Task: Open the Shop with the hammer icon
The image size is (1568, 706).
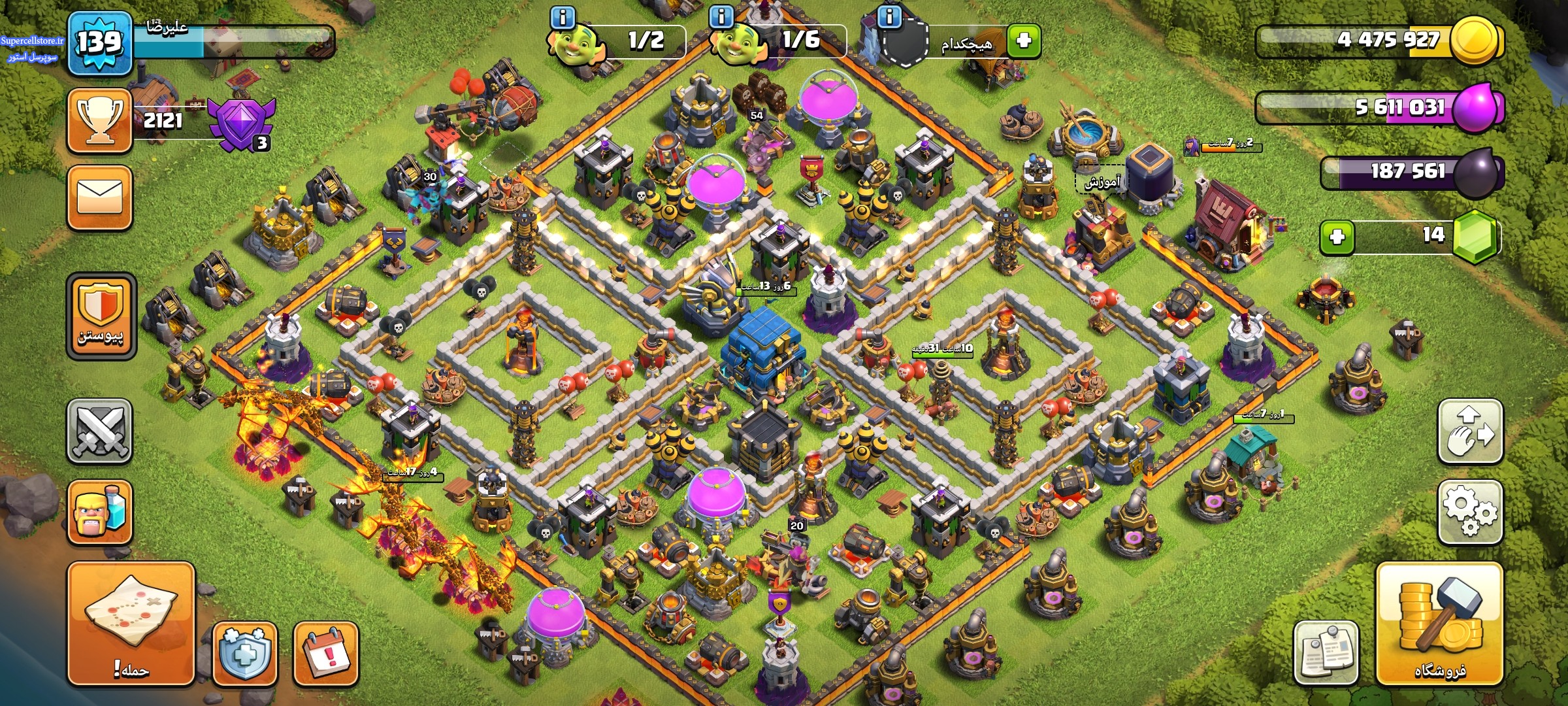Action: pos(1439,623)
